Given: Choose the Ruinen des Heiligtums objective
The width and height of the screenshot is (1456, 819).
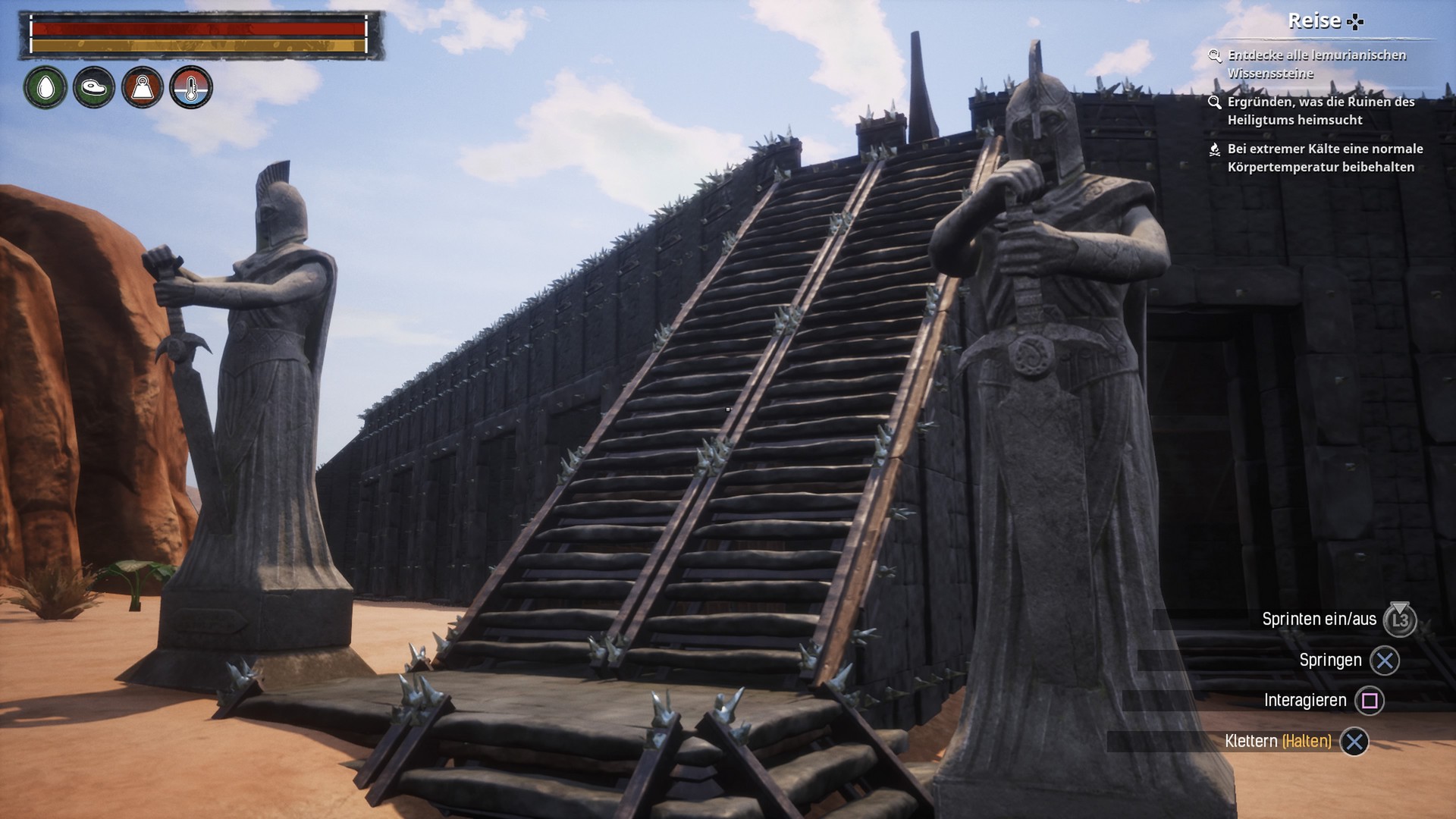Looking at the screenshot, I should click(1320, 111).
